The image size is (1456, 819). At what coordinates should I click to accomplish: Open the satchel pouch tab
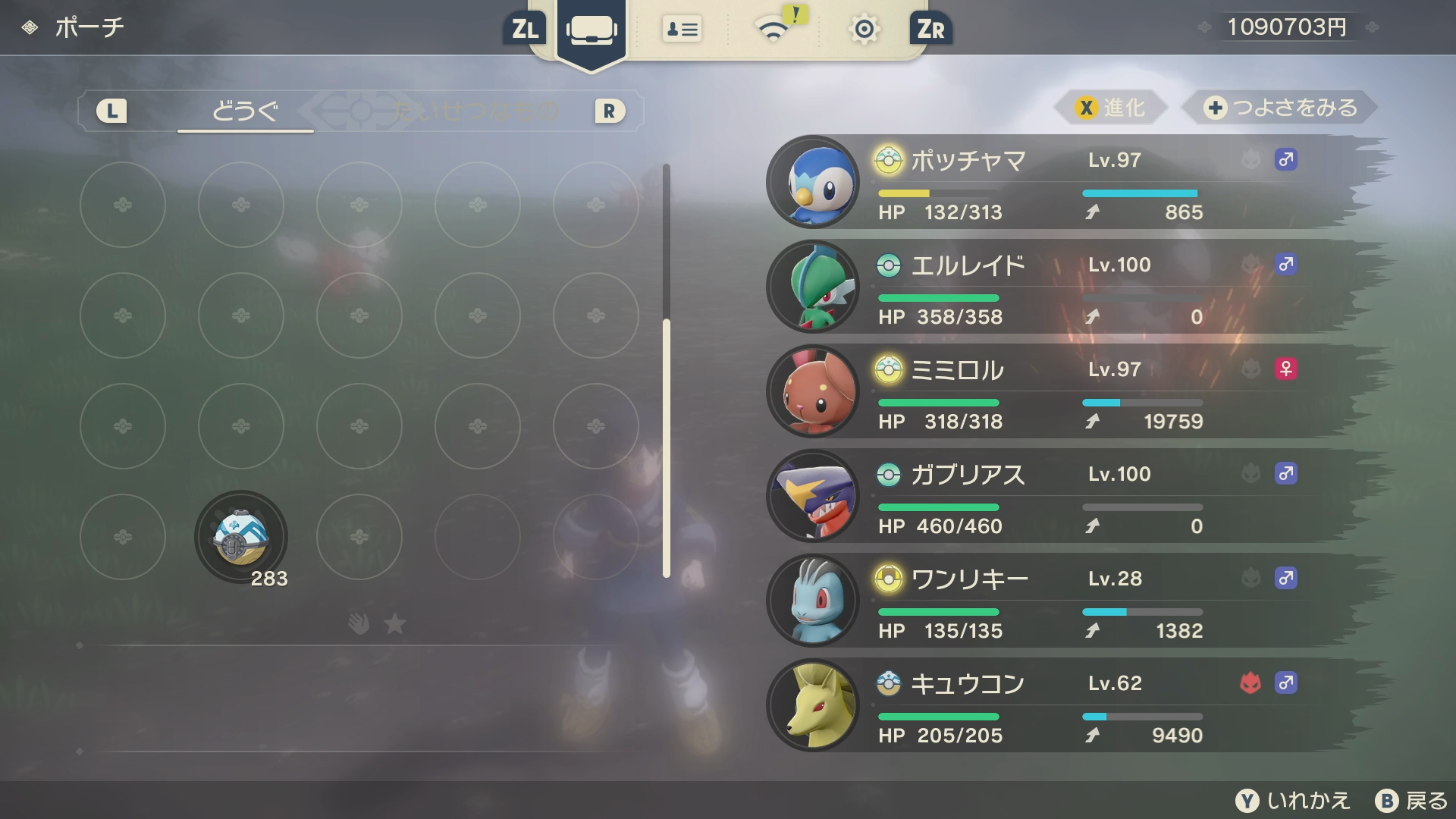coord(591,30)
